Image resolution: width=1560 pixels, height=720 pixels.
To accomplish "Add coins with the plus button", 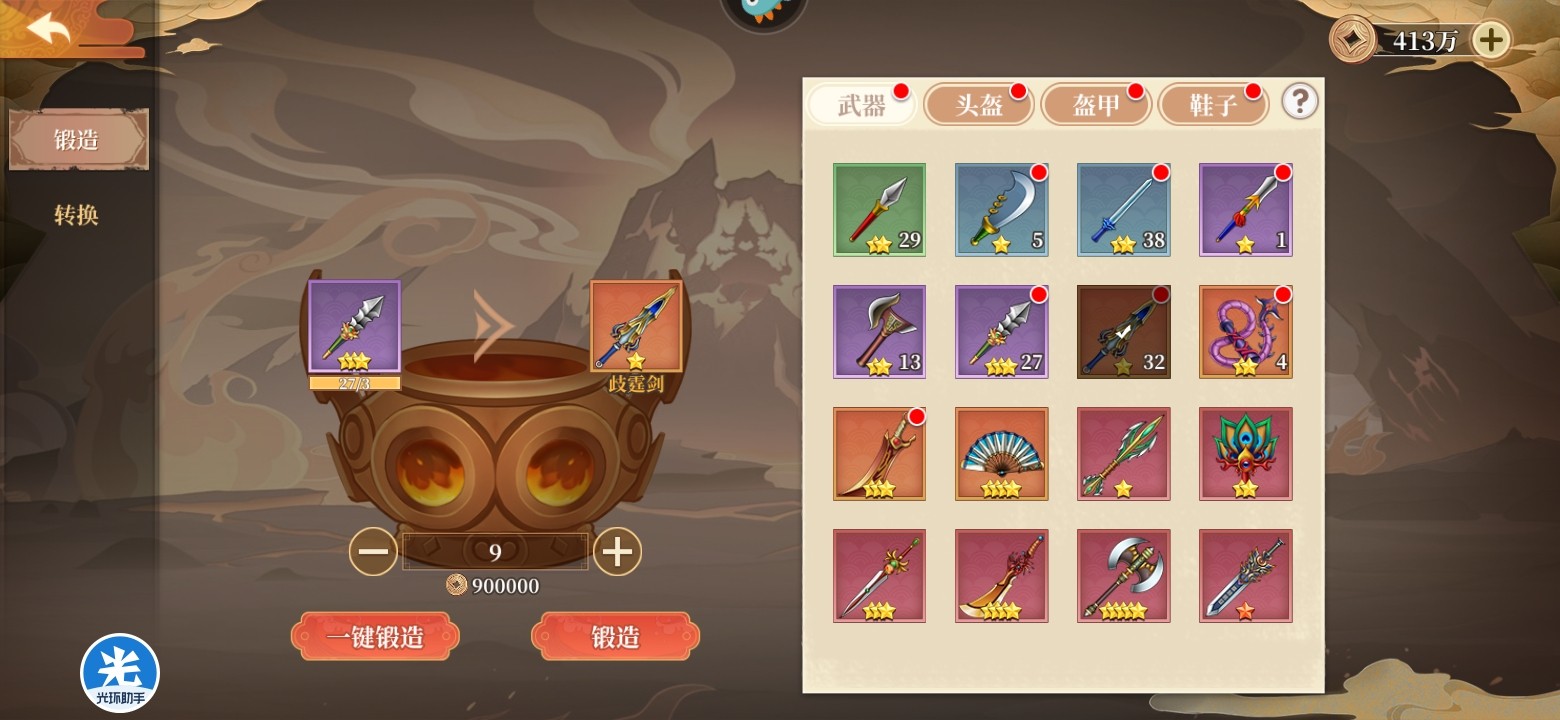I will (1491, 40).
